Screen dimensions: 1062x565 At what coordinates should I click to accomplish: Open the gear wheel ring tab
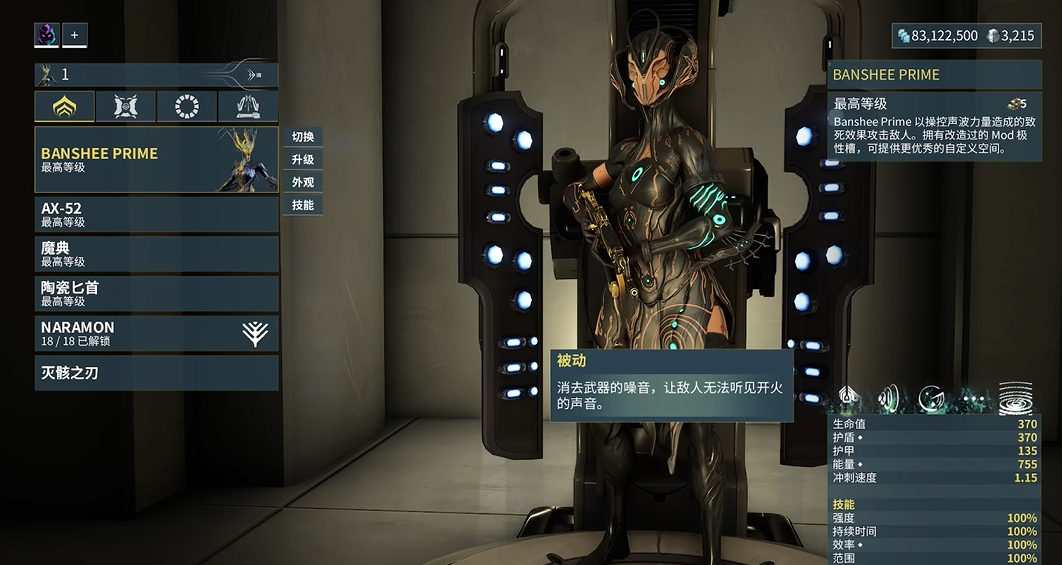click(x=187, y=107)
